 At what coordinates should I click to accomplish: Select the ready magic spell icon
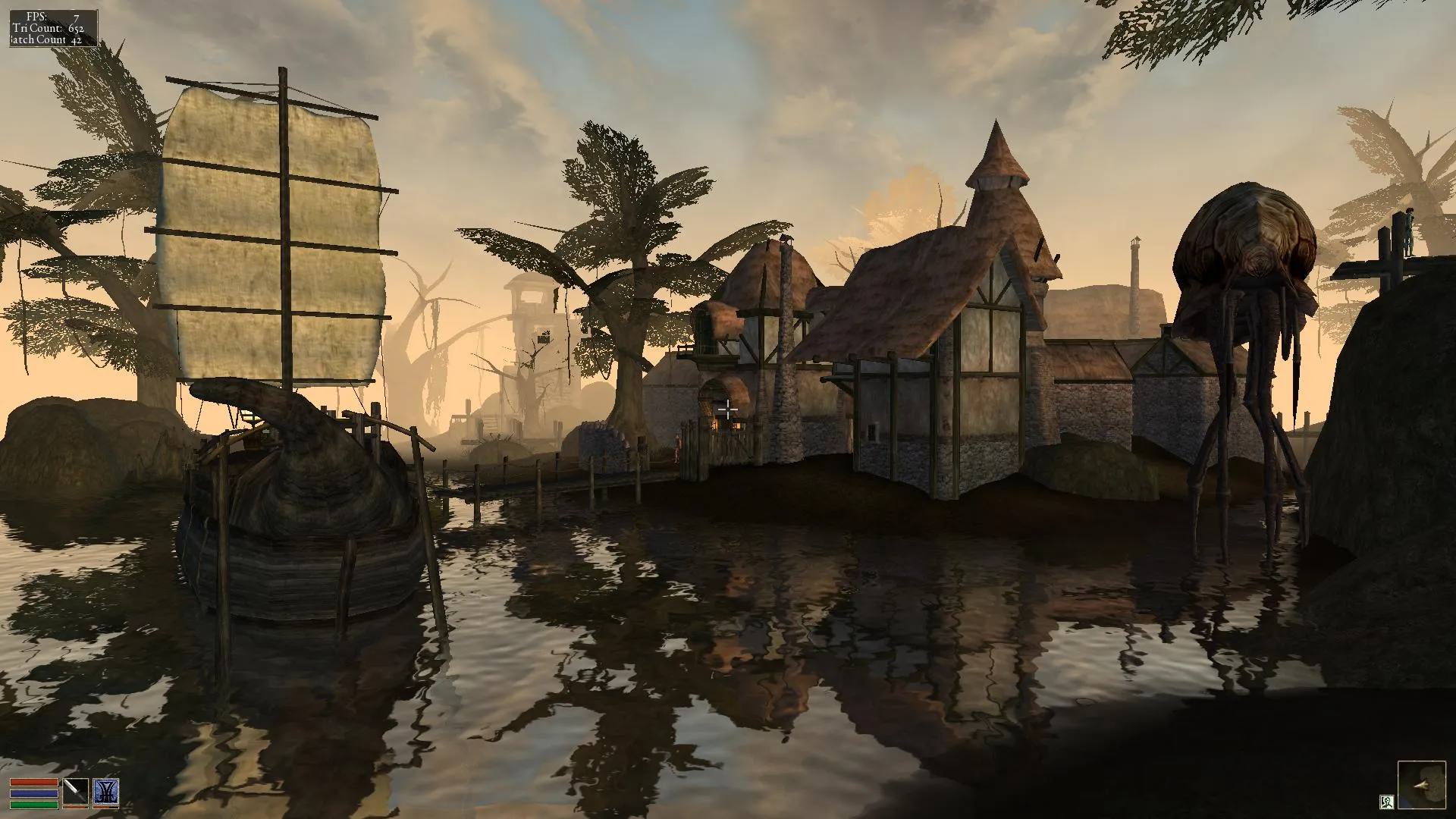tap(106, 792)
